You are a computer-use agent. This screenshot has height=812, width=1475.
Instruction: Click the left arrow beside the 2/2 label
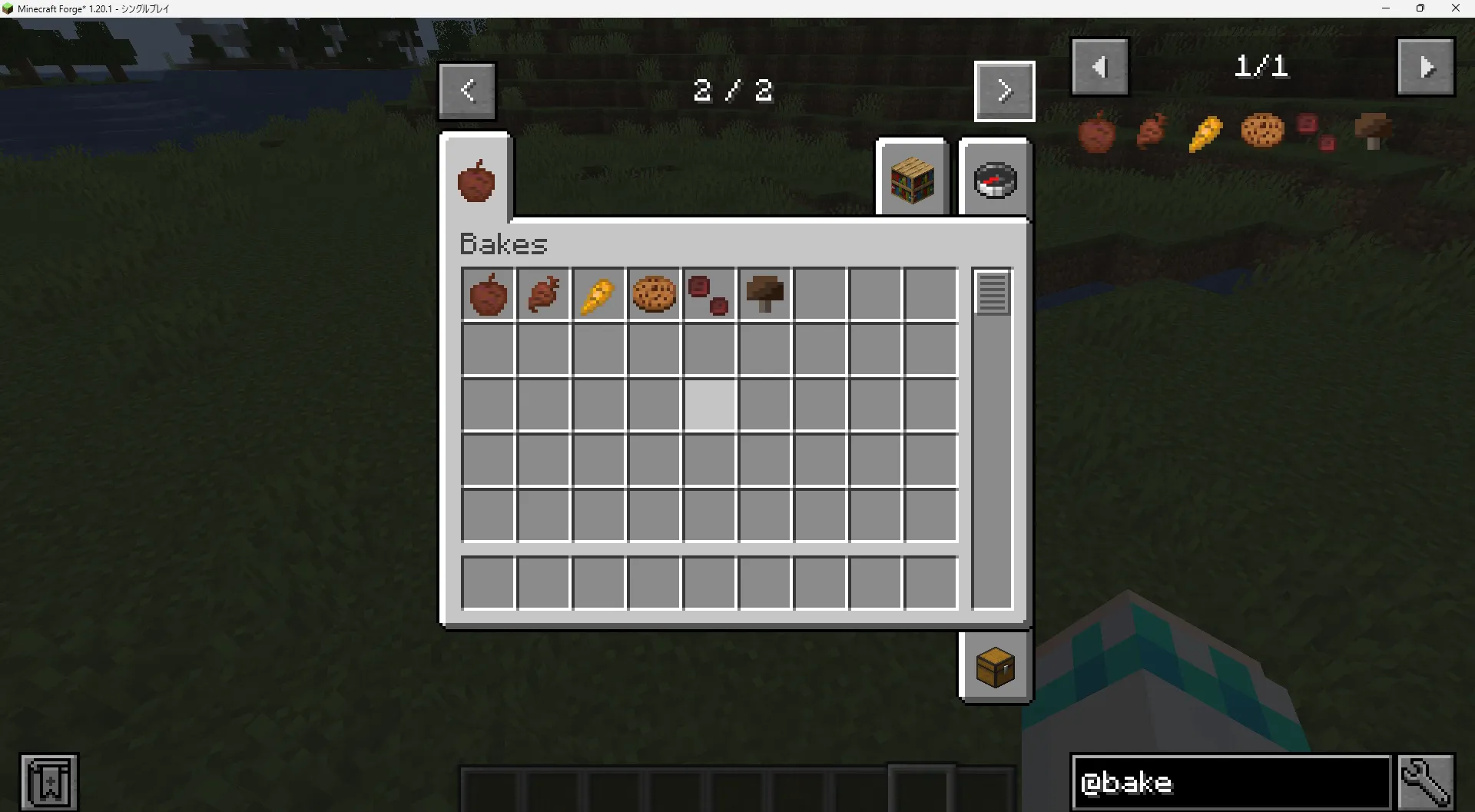[467, 90]
